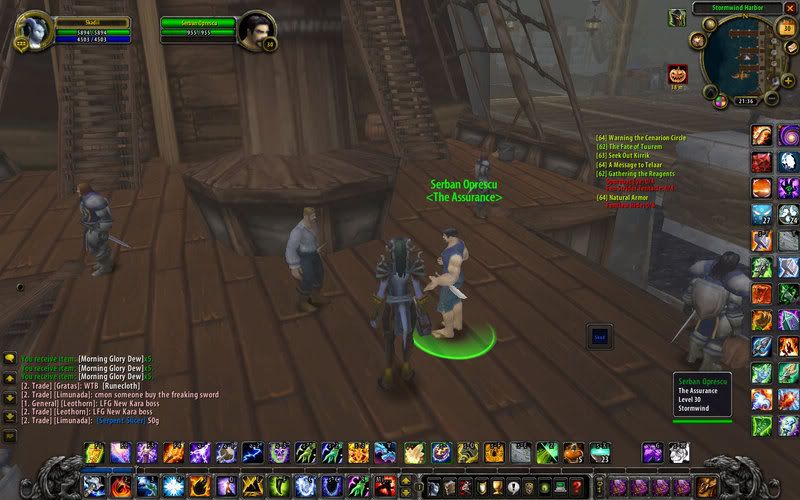Open the chat menu speech bubble button

[x=9, y=358]
